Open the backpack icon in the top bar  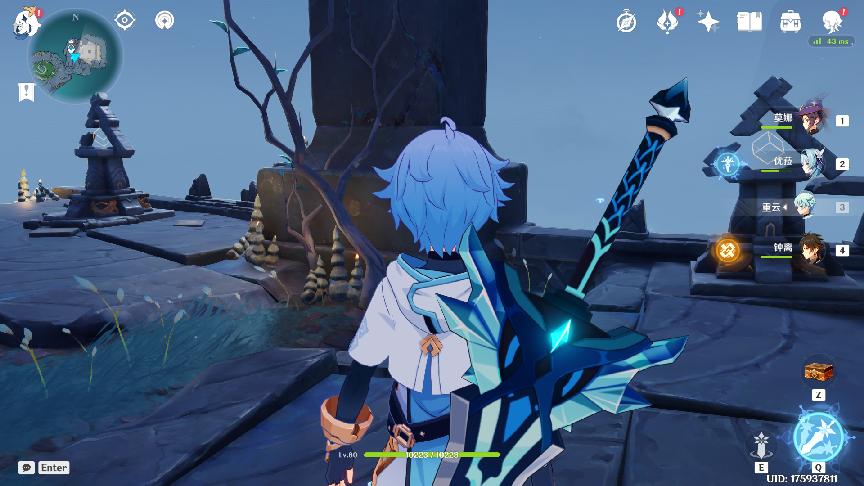790,21
